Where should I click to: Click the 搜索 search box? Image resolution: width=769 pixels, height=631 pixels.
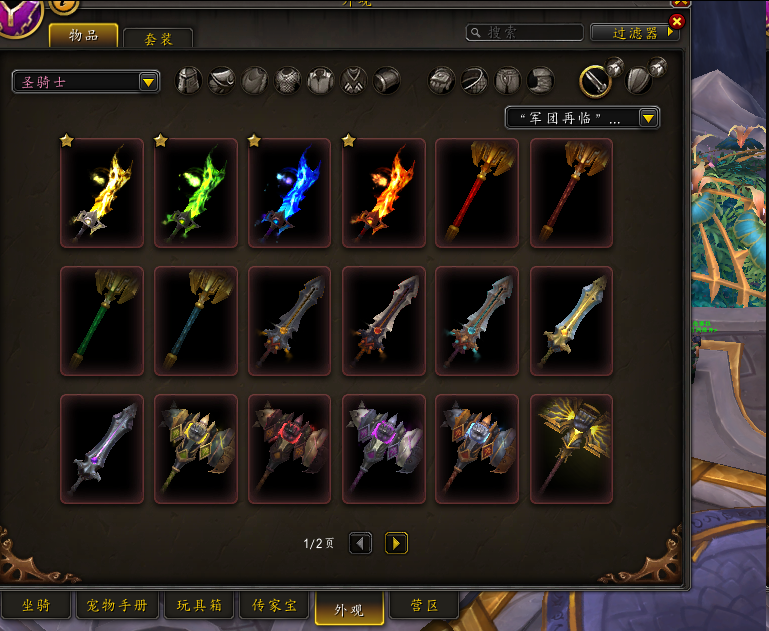coord(525,33)
